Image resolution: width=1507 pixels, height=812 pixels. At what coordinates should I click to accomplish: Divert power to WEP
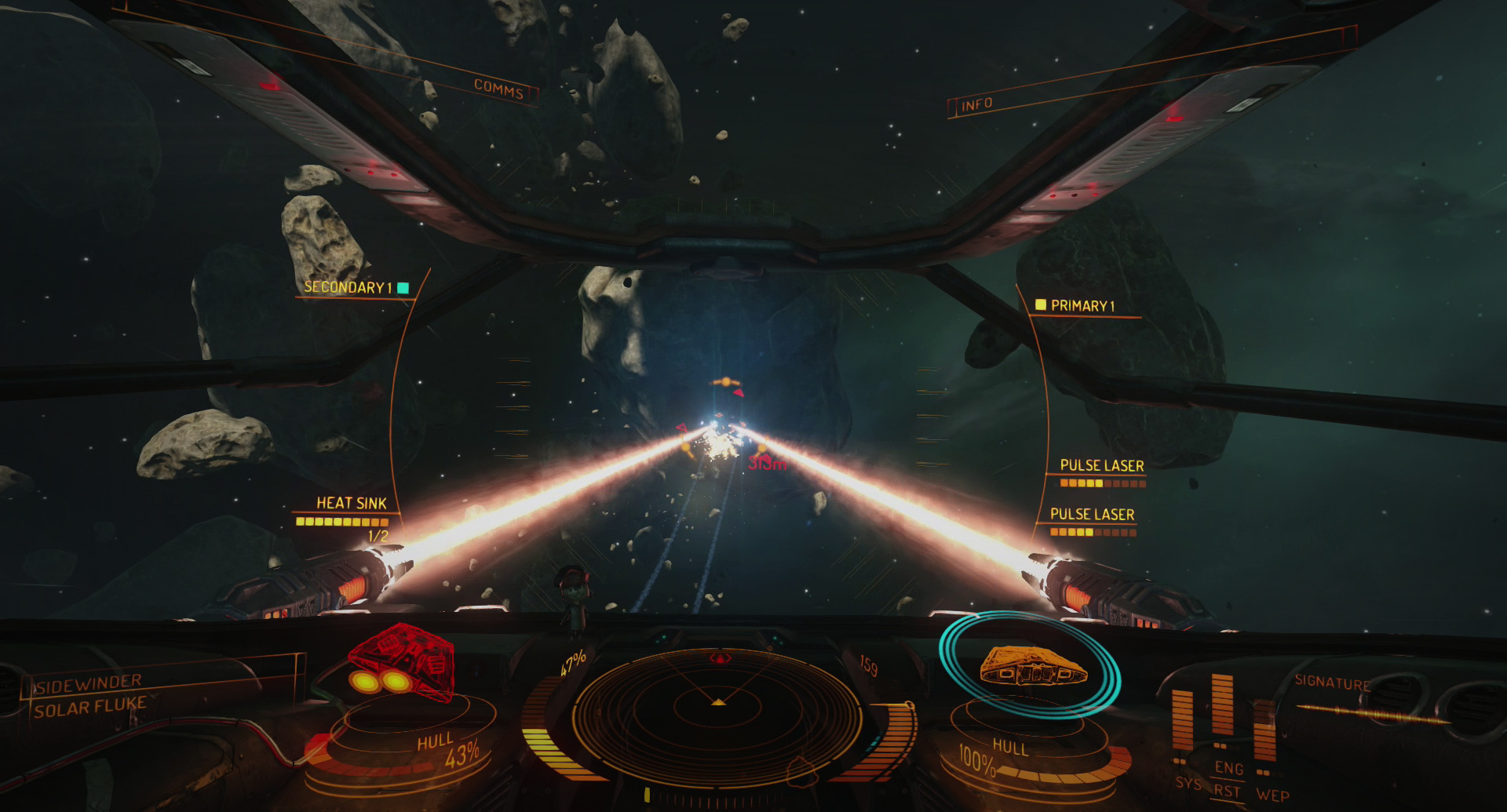point(1272,795)
